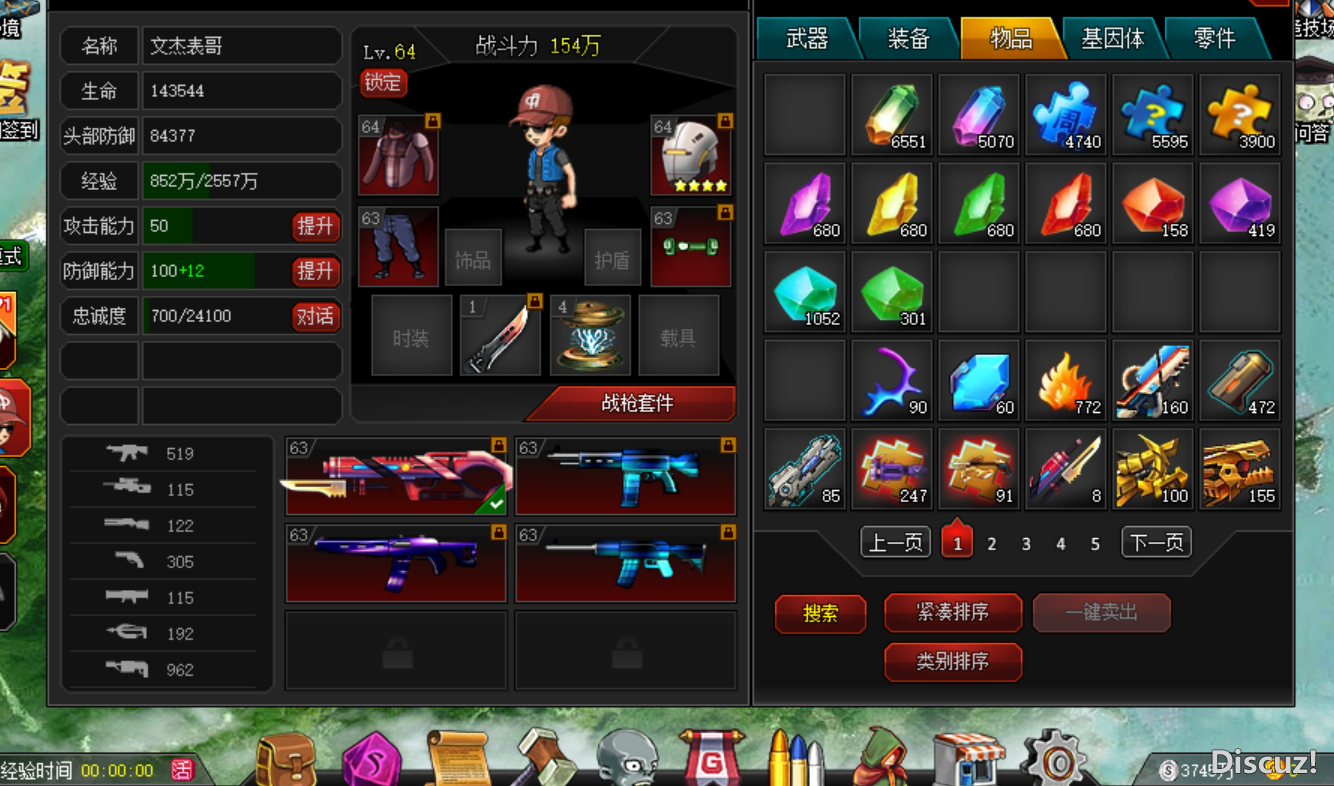The height and width of the screenshot is (786, 1334).
Task: Open the backpack icon in bottom toolbar
Action: pyautogui.click(x=285, y=758)
